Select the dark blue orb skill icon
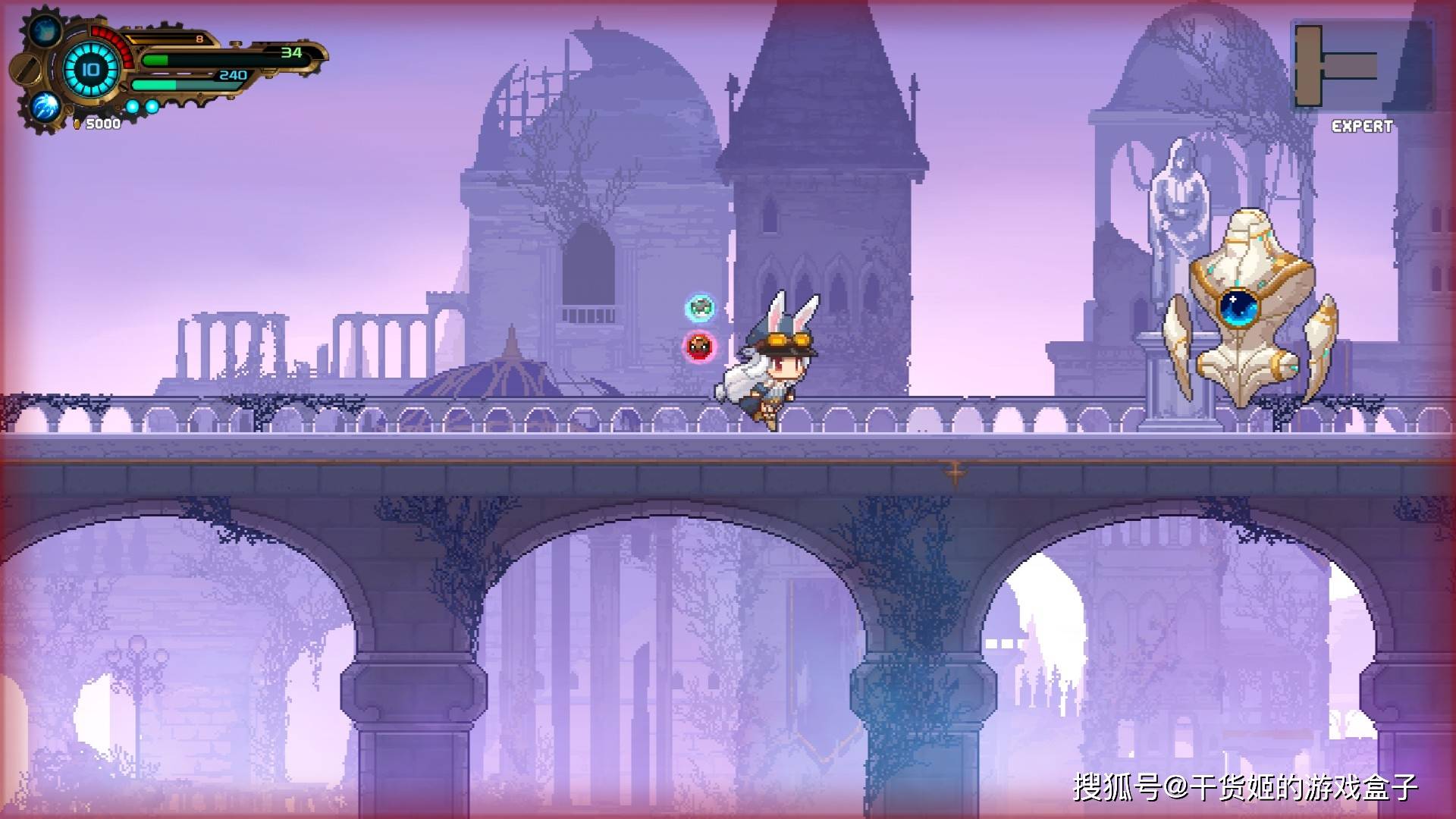 [x=45, y=31]
